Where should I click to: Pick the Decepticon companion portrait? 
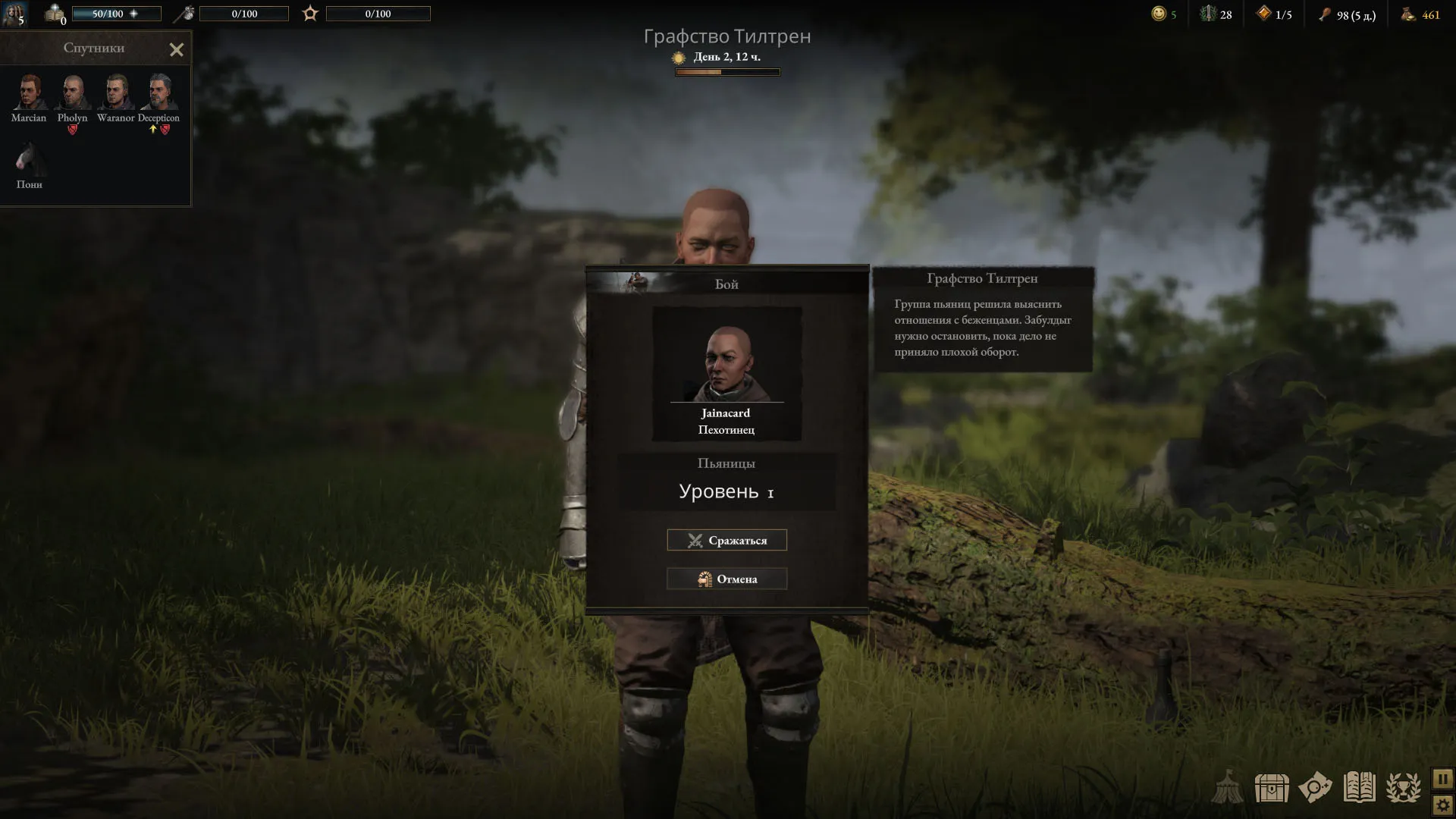(159, 93)
